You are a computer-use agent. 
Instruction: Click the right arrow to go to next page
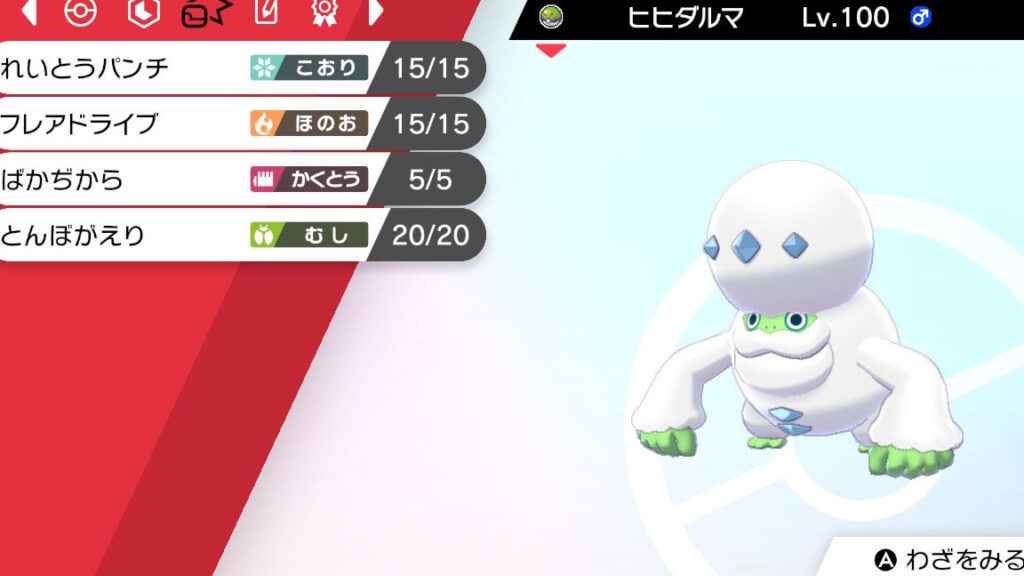[x=376, y=12]
